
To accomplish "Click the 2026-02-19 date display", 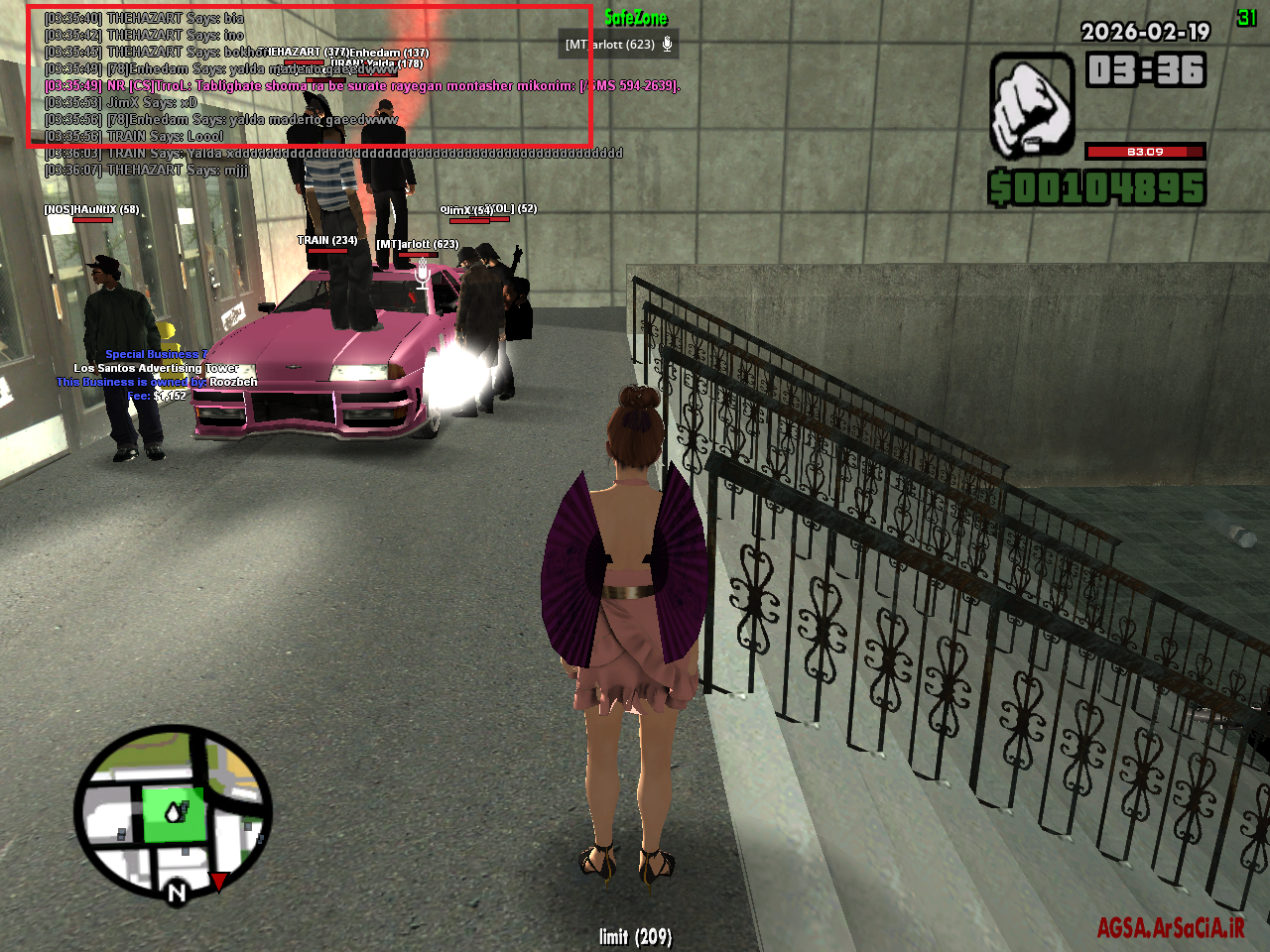I will pos(1143,32).
